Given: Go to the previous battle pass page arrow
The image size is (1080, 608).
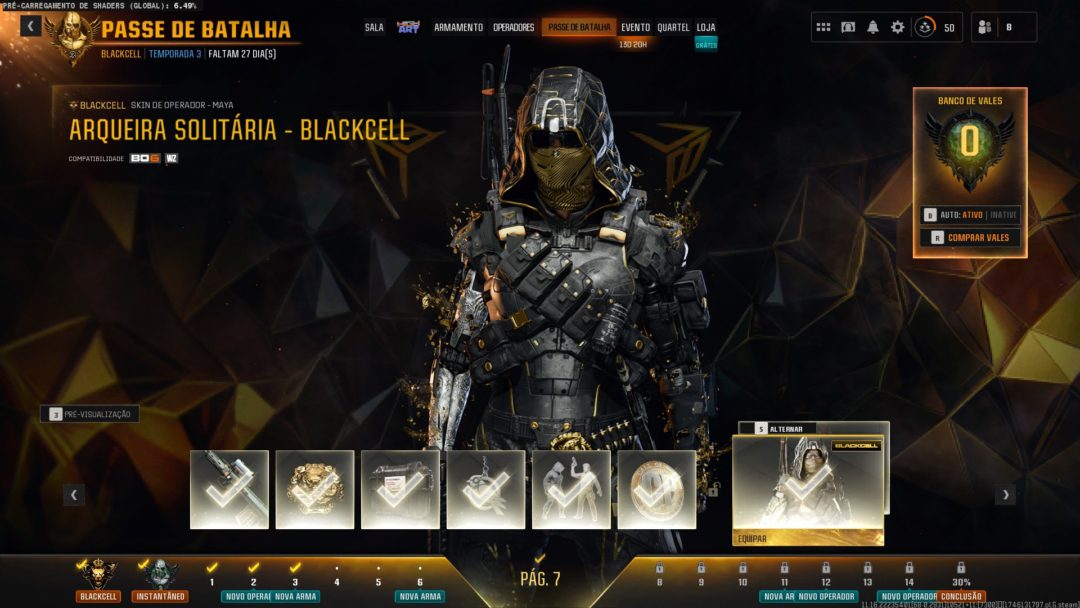Looking at the screenshot, I should [74, 494].
